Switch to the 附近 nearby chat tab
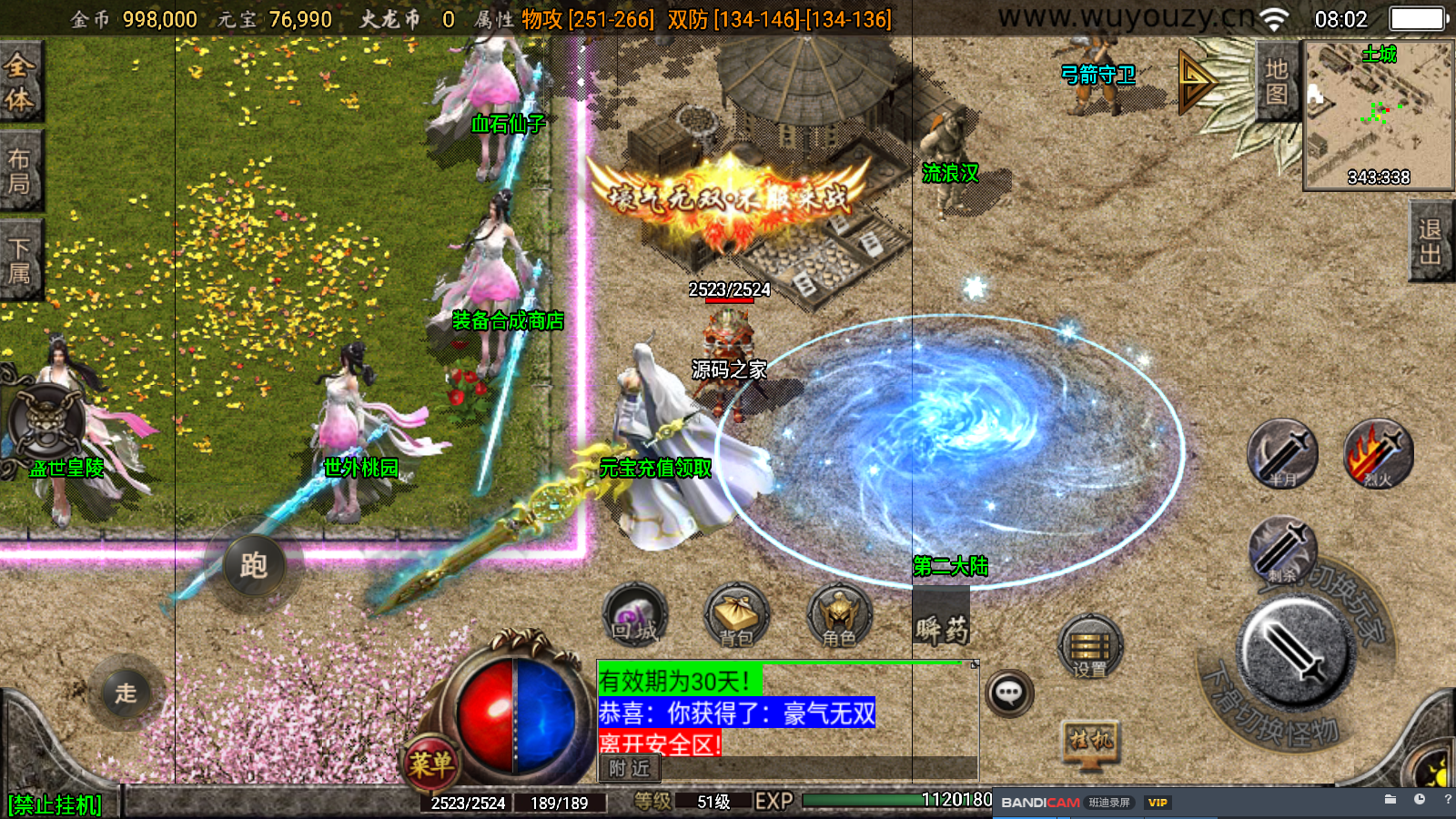The height and width of the screenshot is (819, 1456). click(x=630, y=769)
